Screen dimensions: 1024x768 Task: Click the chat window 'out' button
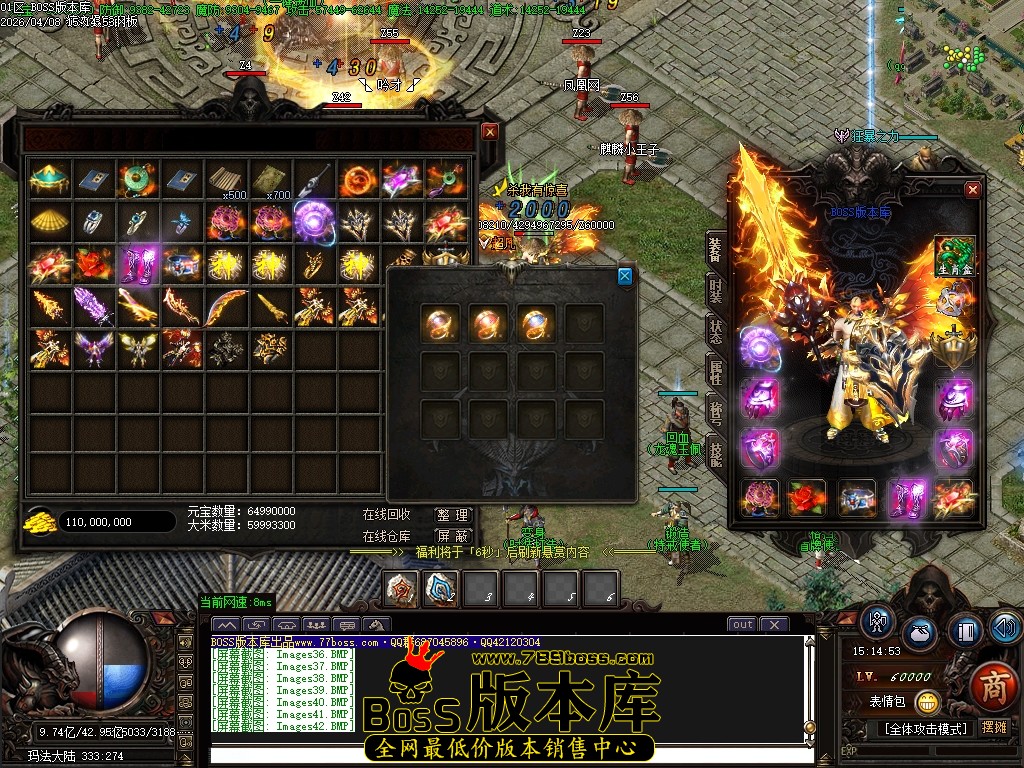tap(742, 625)
